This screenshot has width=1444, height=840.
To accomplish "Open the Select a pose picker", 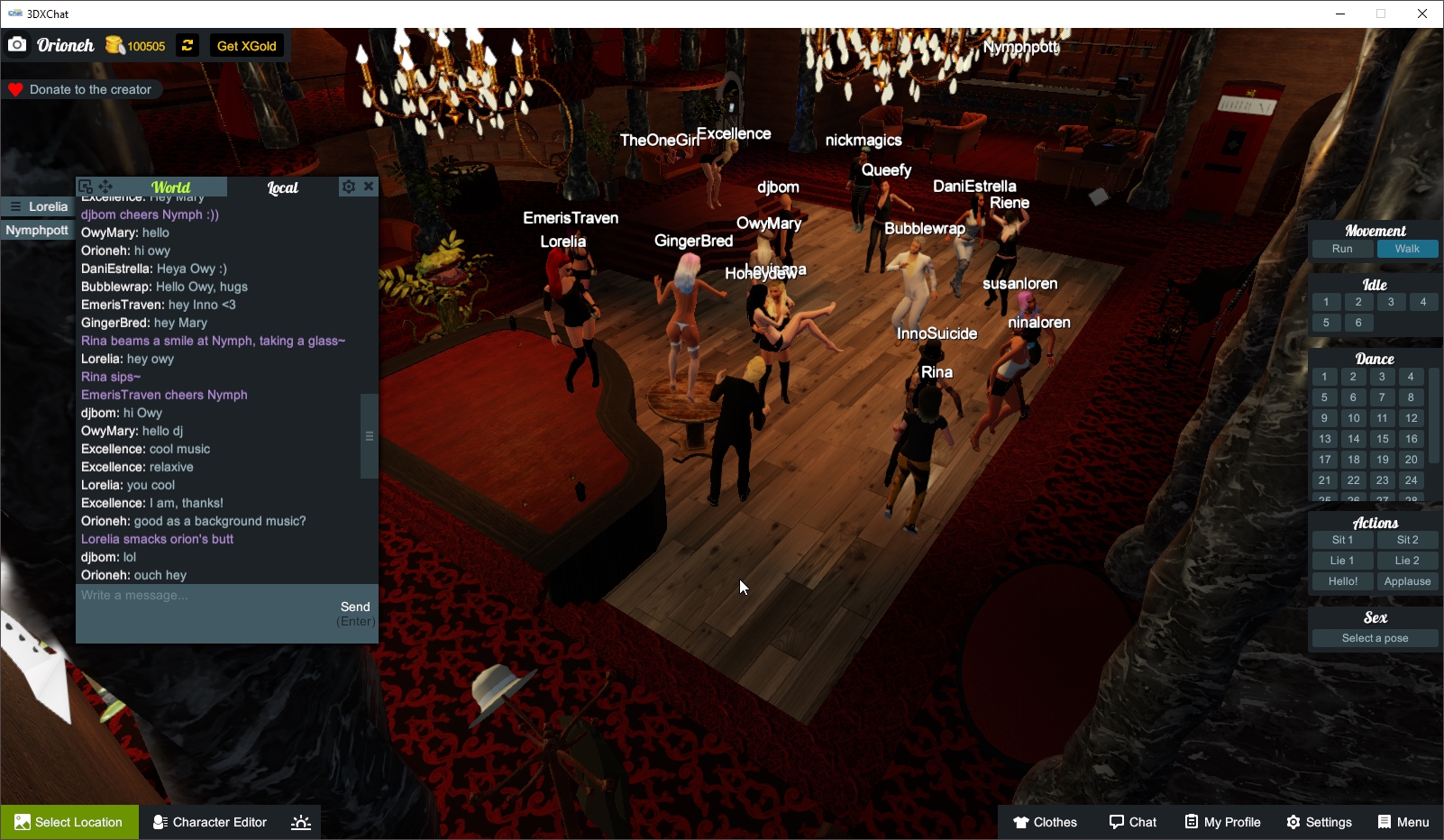I will click(1374, 637).
